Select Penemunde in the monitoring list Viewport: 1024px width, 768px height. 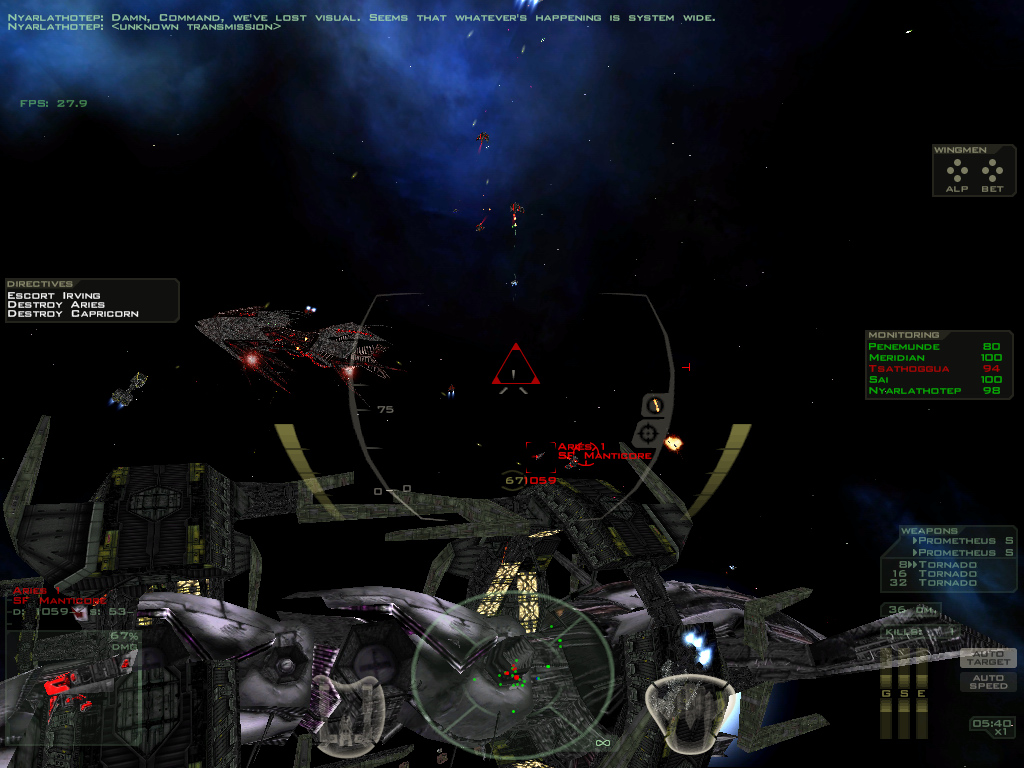point(904,347)
